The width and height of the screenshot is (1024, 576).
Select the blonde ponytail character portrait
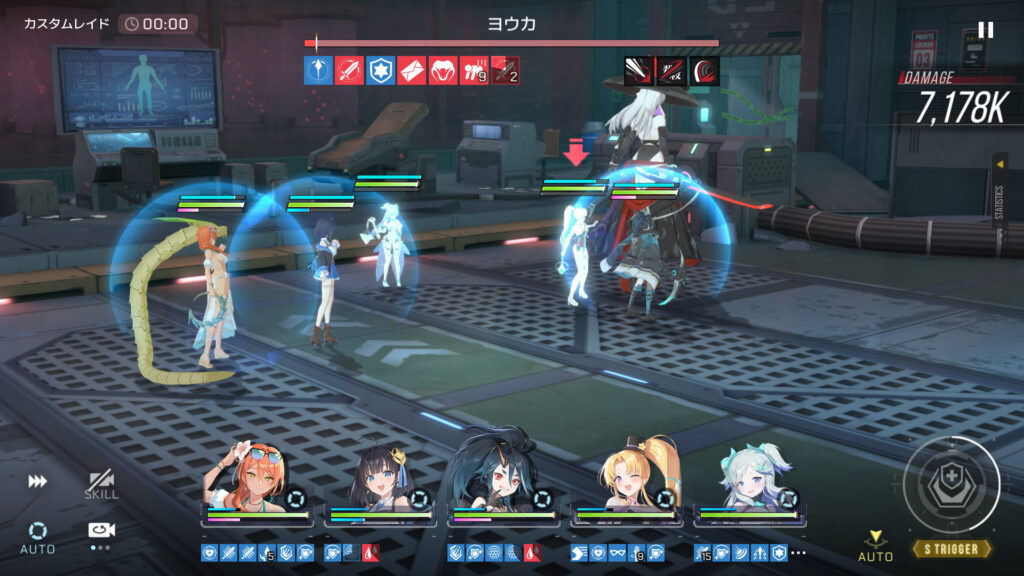point(625,480)
